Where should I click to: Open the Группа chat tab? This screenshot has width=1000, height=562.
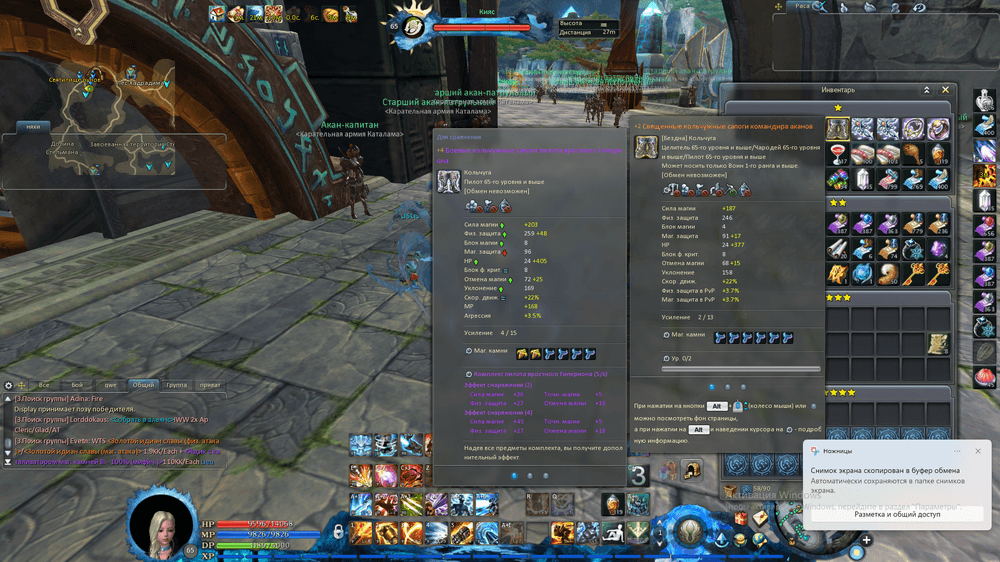point(176,384)
